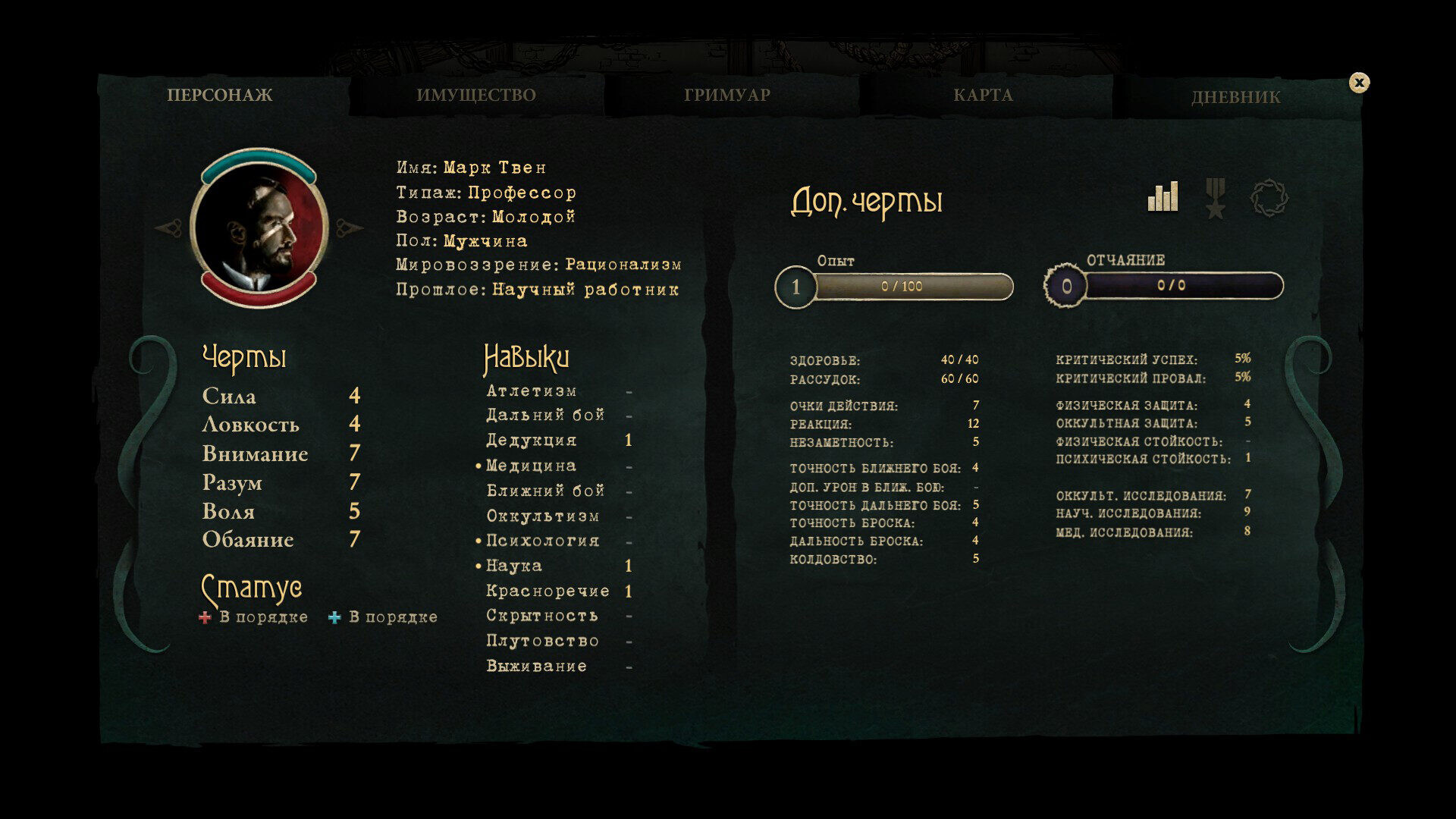Click the Внимание attribute
Image resolution: width=1456 pixels, height=819 pixels.
pos(255,453)
